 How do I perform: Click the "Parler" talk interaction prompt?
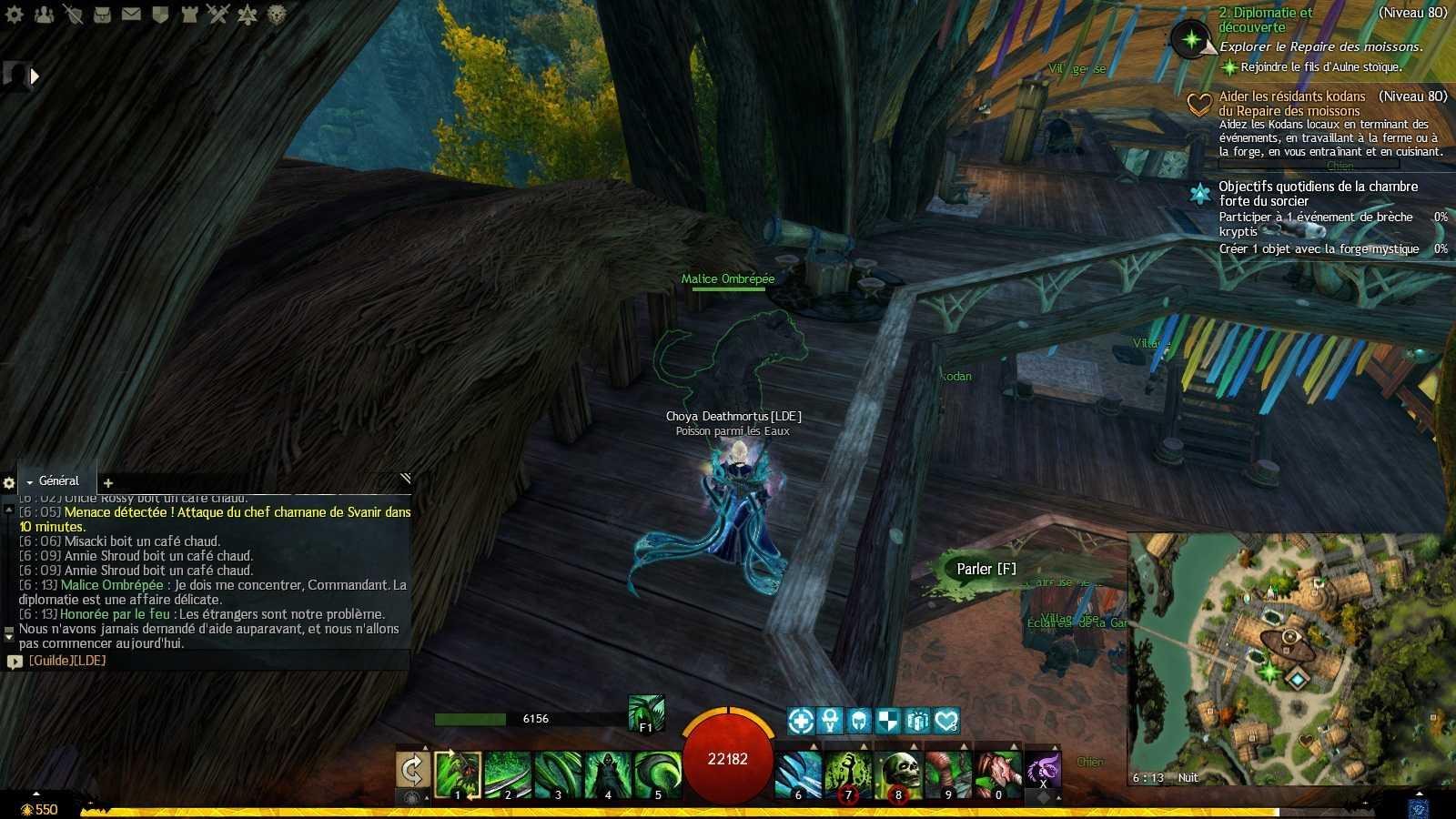pyautogui.click(x=986, y=569)
